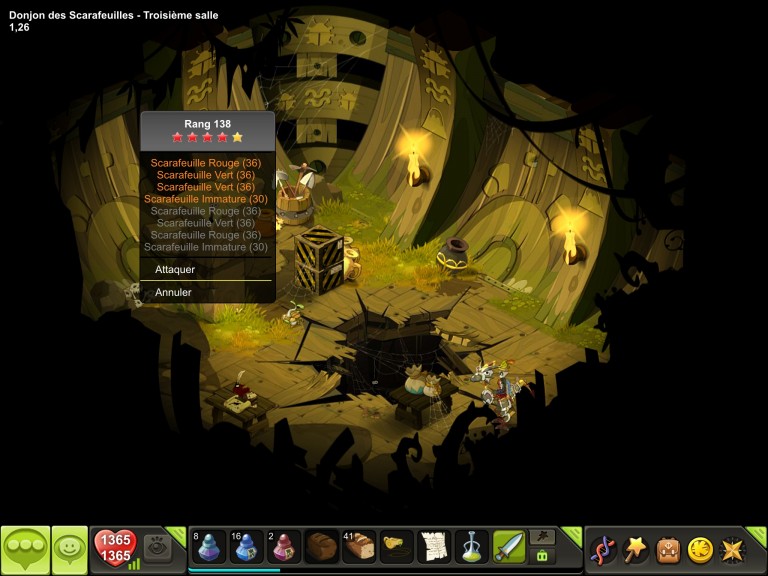The height and width of the screenshot is (576, 768).
Task: Click the small green padlock button
Action: [542, 556]
